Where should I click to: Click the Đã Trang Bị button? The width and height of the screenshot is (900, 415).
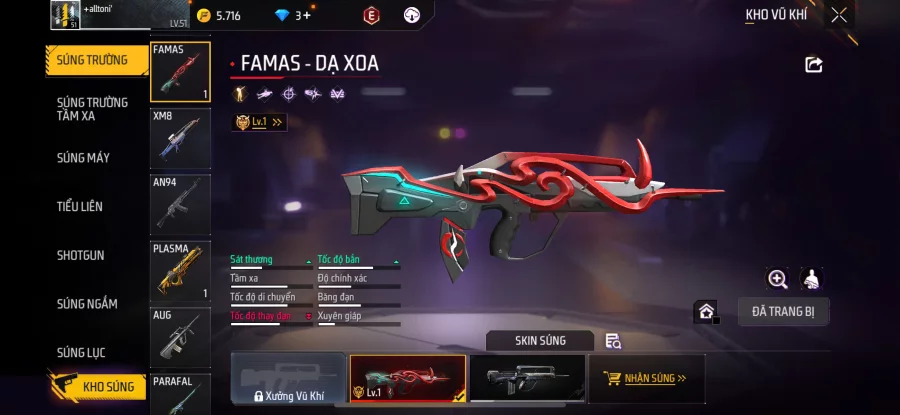[783, 311]
